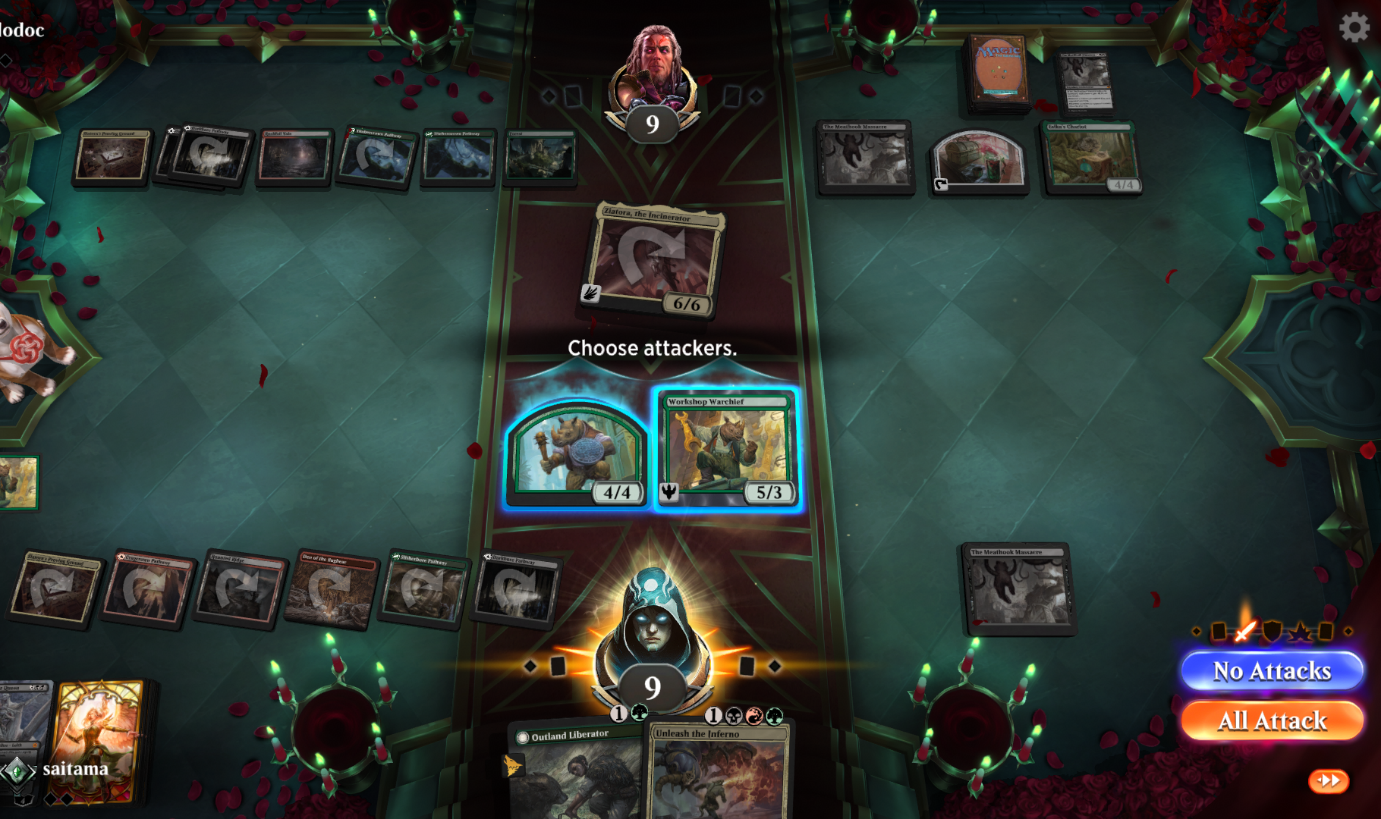Viewport: 1381px width, 819px height.
Task: Inspect the opponent's treasure chest token
Action: click(x=979, y=159)
